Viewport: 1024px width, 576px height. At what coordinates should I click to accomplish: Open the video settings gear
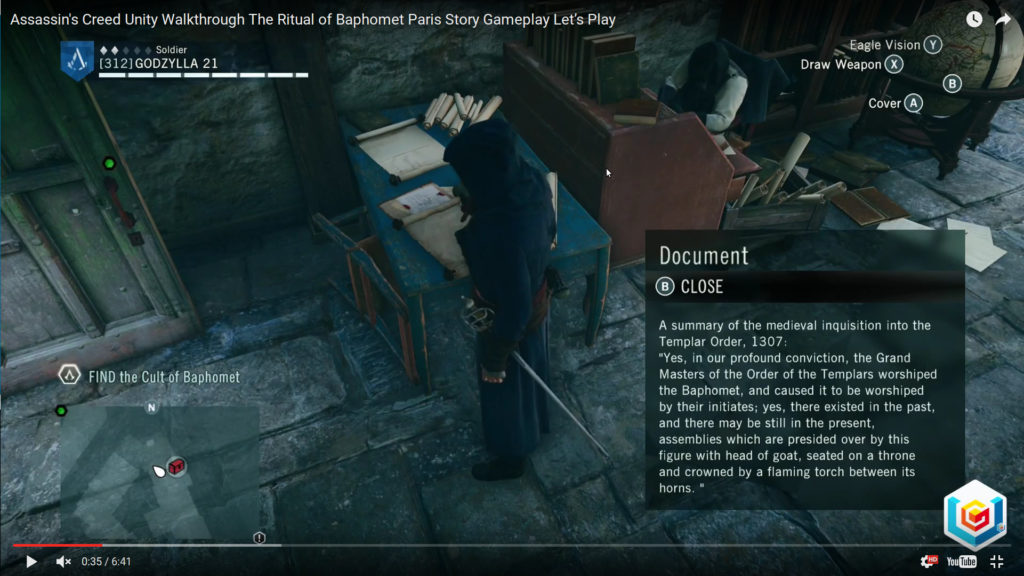929,562
